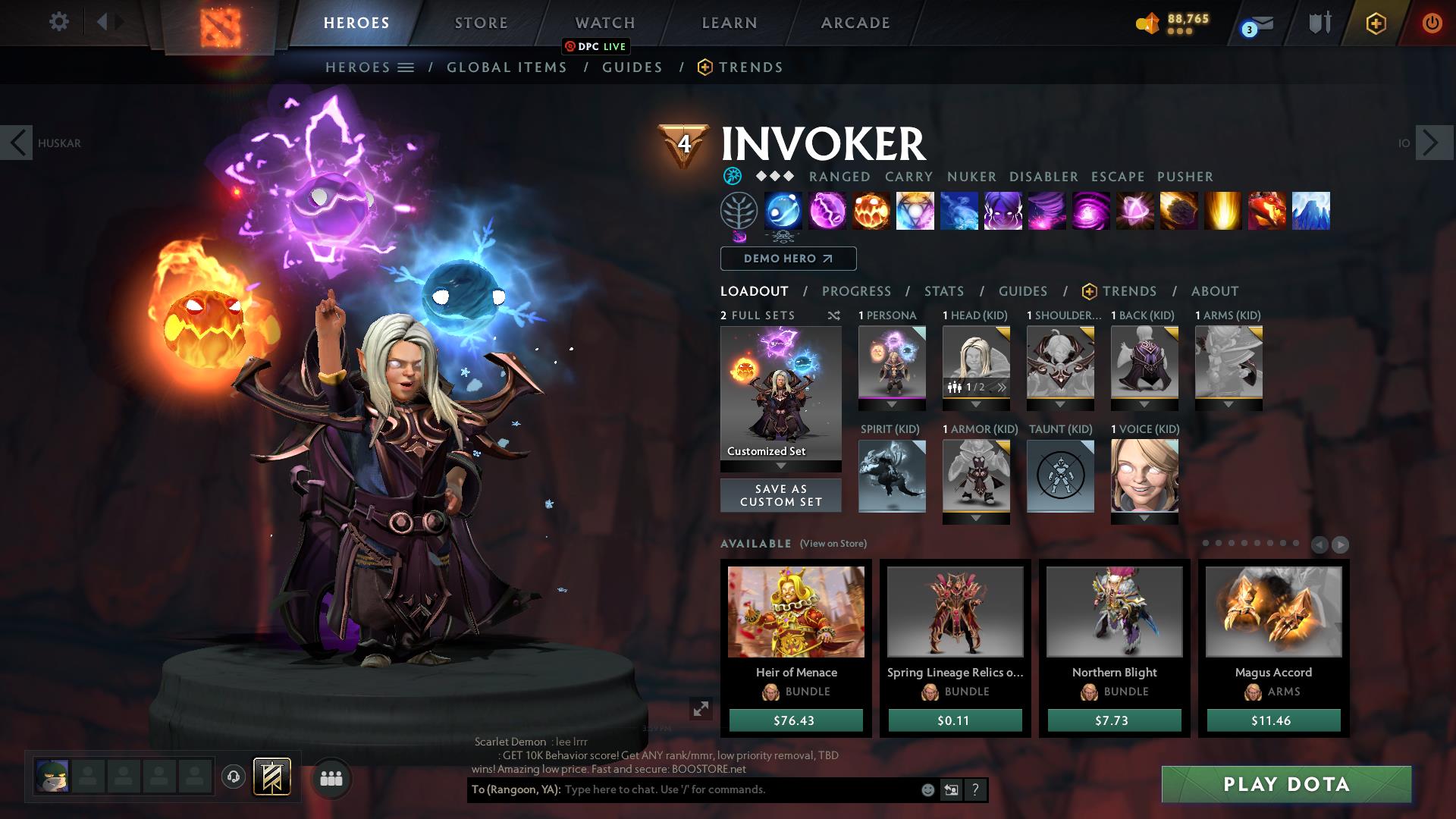Click the Quas ability icon
Screen dimensions: 1456x819
(783, 211)
